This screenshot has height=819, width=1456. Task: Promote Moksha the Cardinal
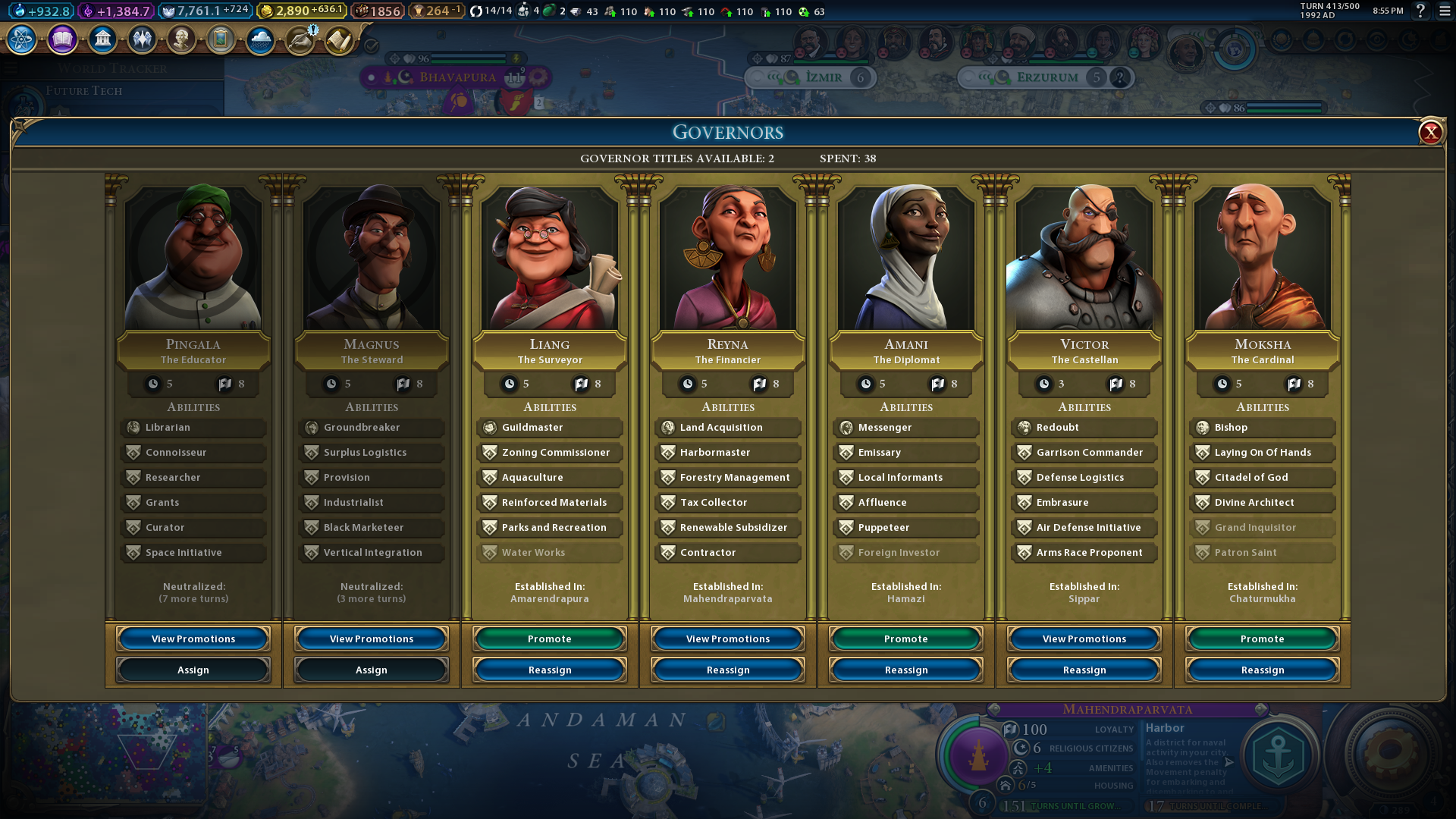pyautogui.click(x=1262, y=639)
